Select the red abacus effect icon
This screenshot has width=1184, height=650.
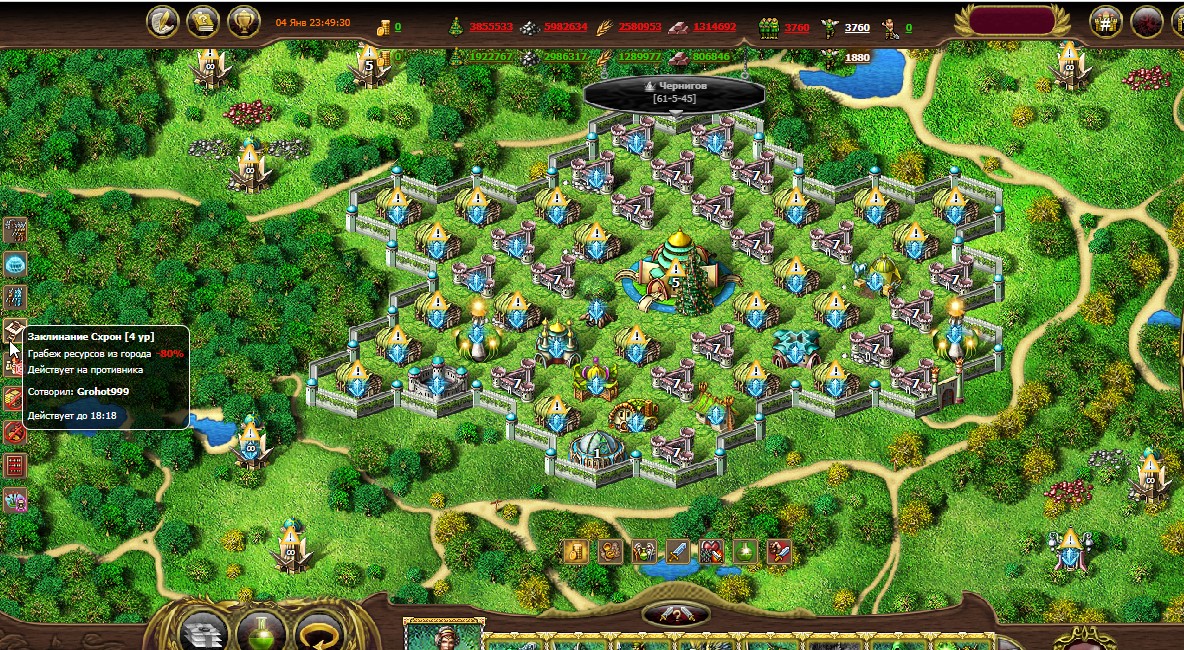15,465
